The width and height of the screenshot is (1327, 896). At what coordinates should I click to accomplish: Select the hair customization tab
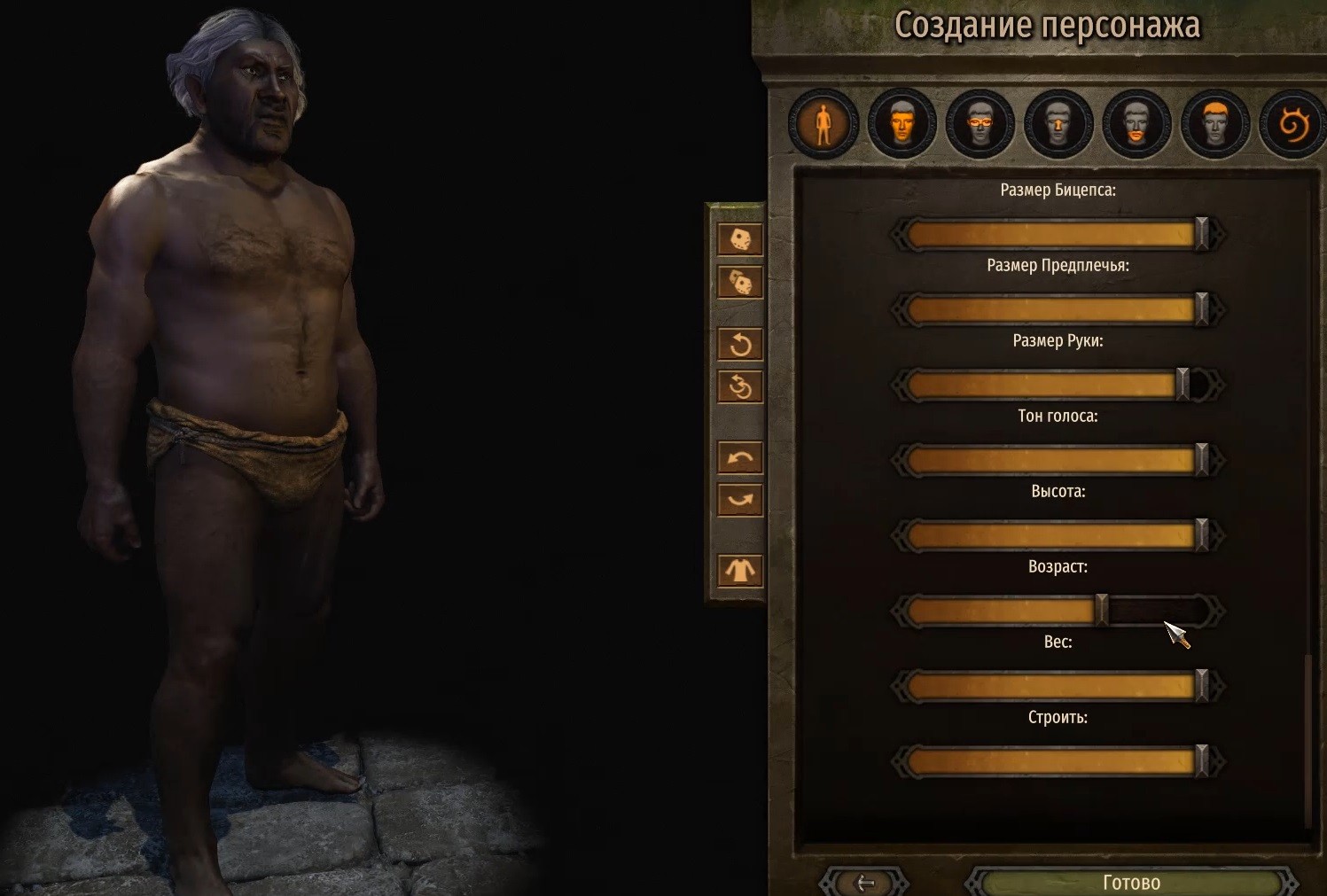pyautogui.click(x=1214, y=125)
